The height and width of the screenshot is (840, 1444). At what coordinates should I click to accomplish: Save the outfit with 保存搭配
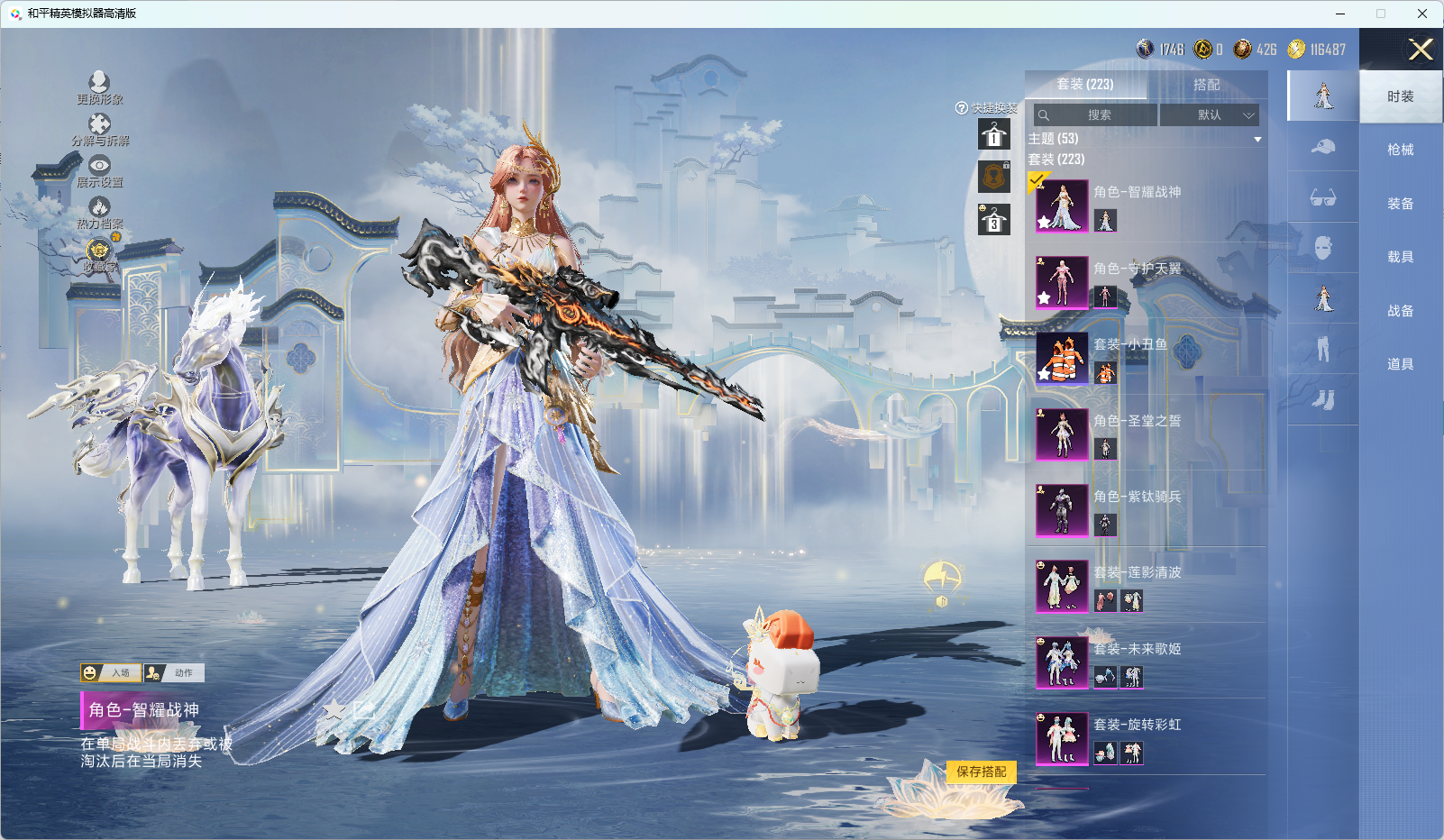(x=982, y=772)
